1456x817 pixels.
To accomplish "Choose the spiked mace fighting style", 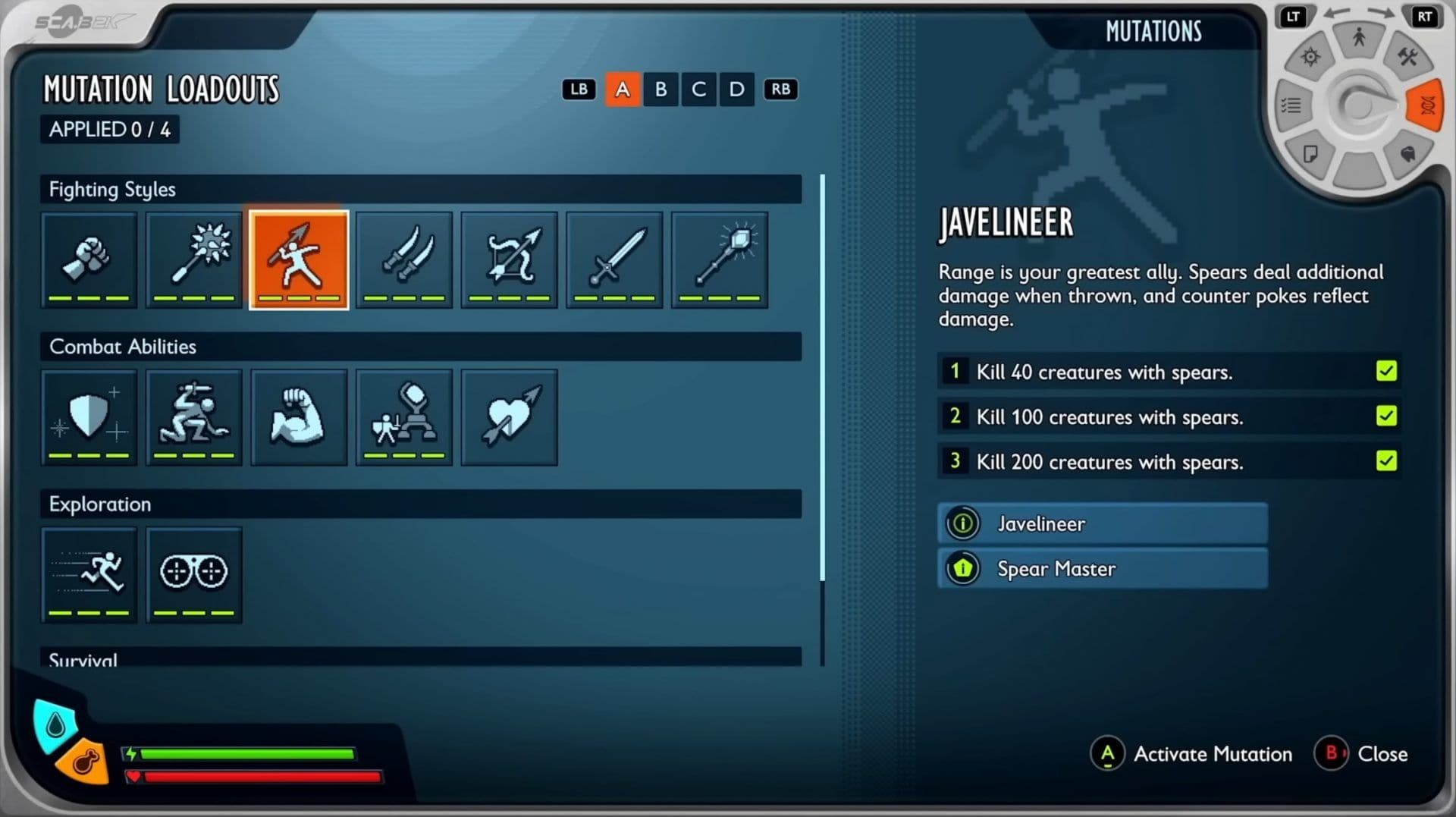I will pos(194,259).
